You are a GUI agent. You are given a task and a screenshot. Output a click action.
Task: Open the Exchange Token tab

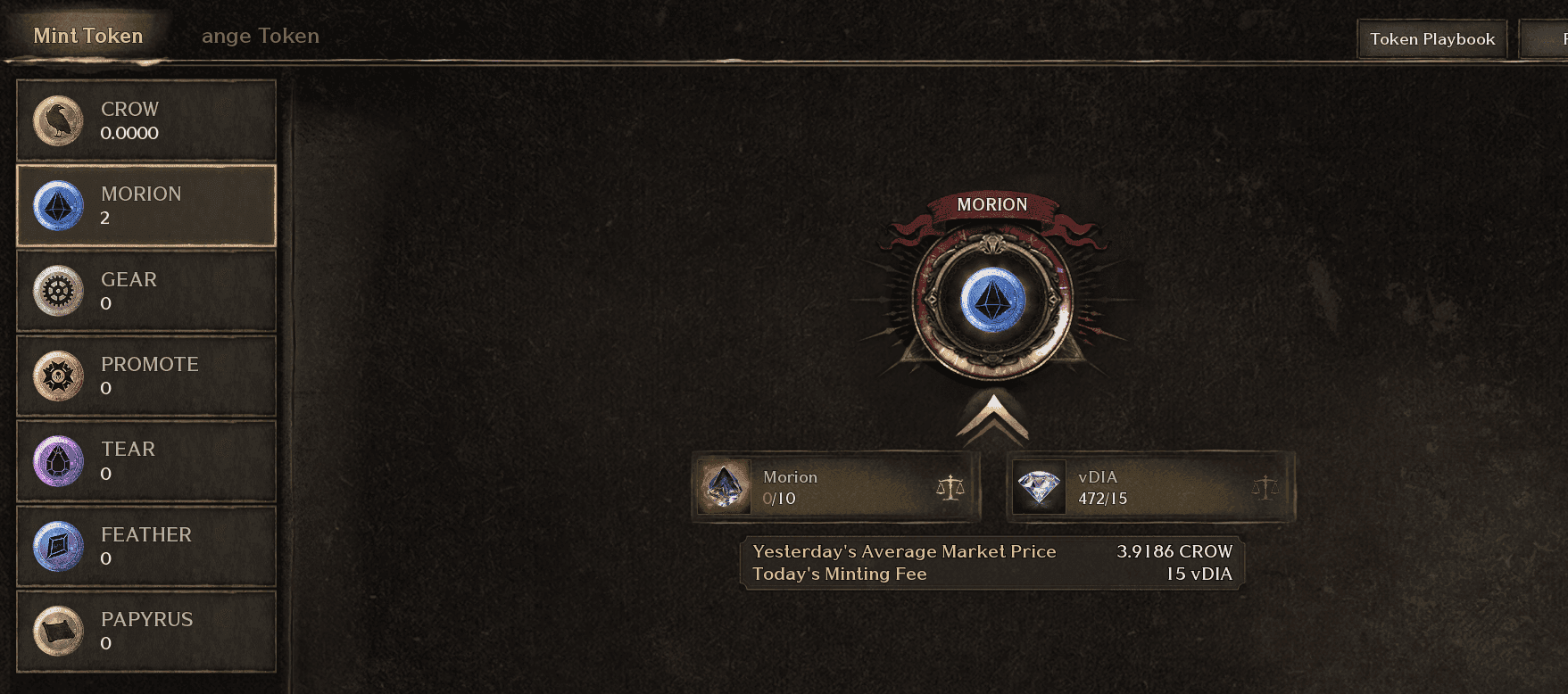coord(260,36)
